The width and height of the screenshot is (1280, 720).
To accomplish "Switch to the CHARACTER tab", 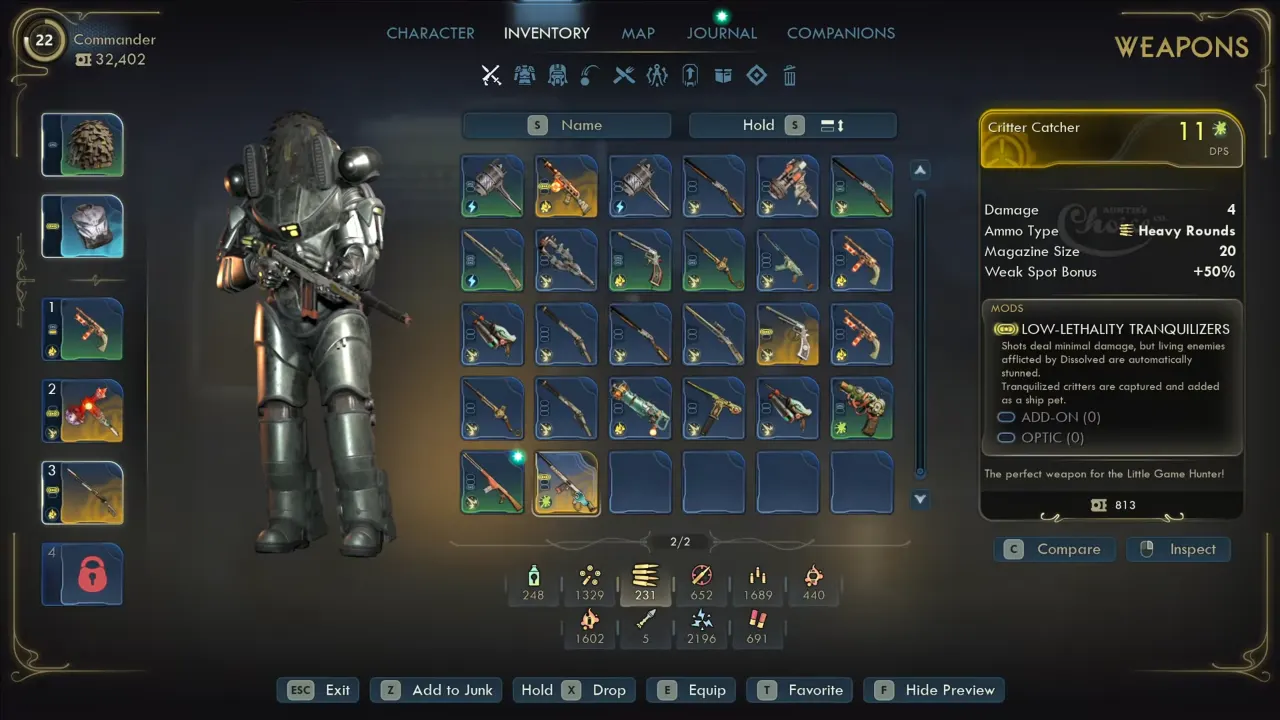I will (430, 33).
